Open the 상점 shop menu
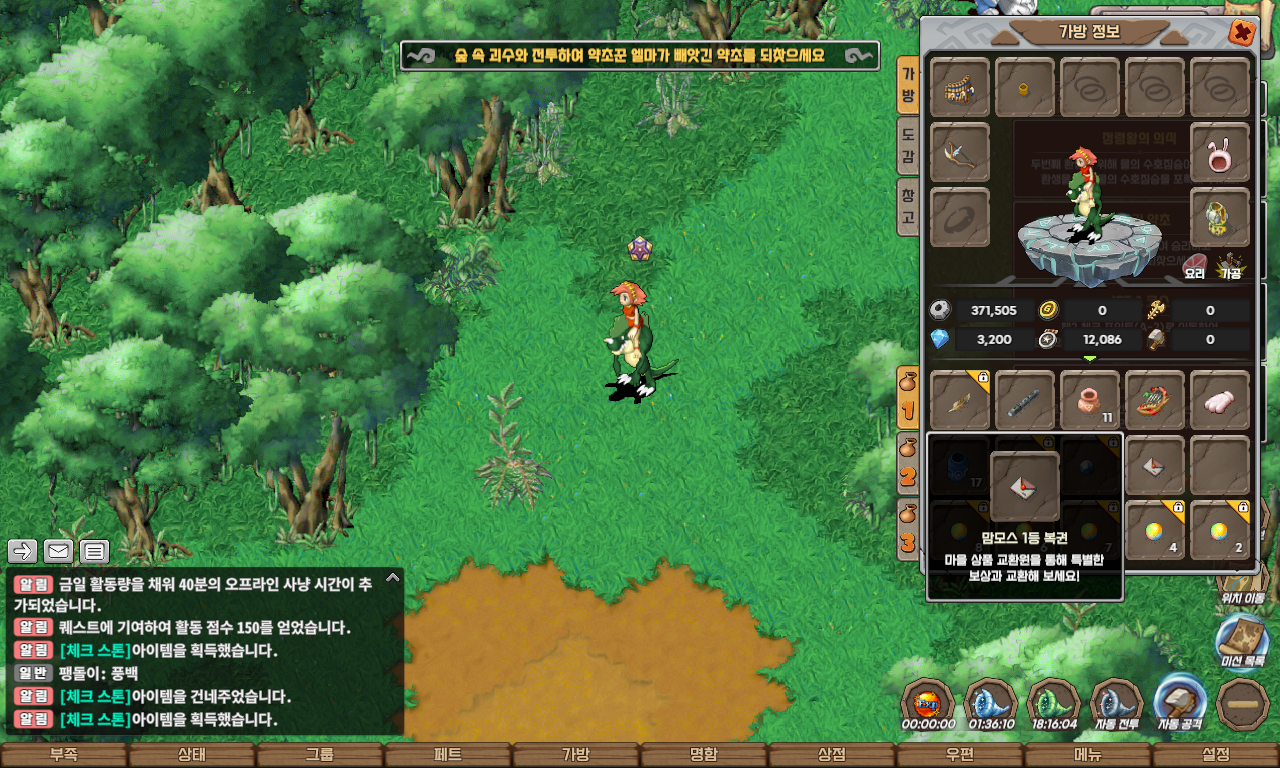Image resolution: width=1280 pixels, height=768 pixels. click(x=832, y=755)
